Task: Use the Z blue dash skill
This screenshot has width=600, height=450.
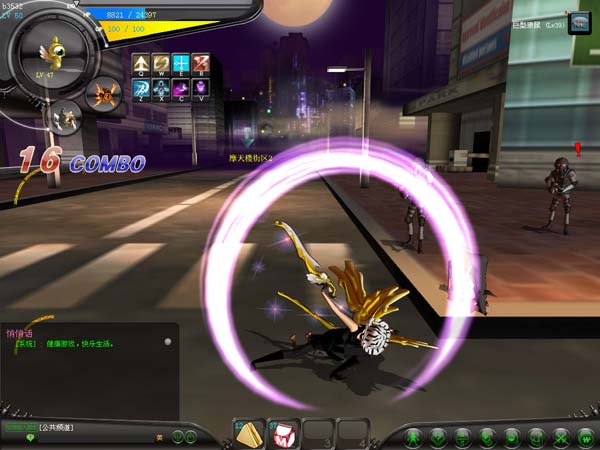Action: pyautogui.click(x=142, y=89)
